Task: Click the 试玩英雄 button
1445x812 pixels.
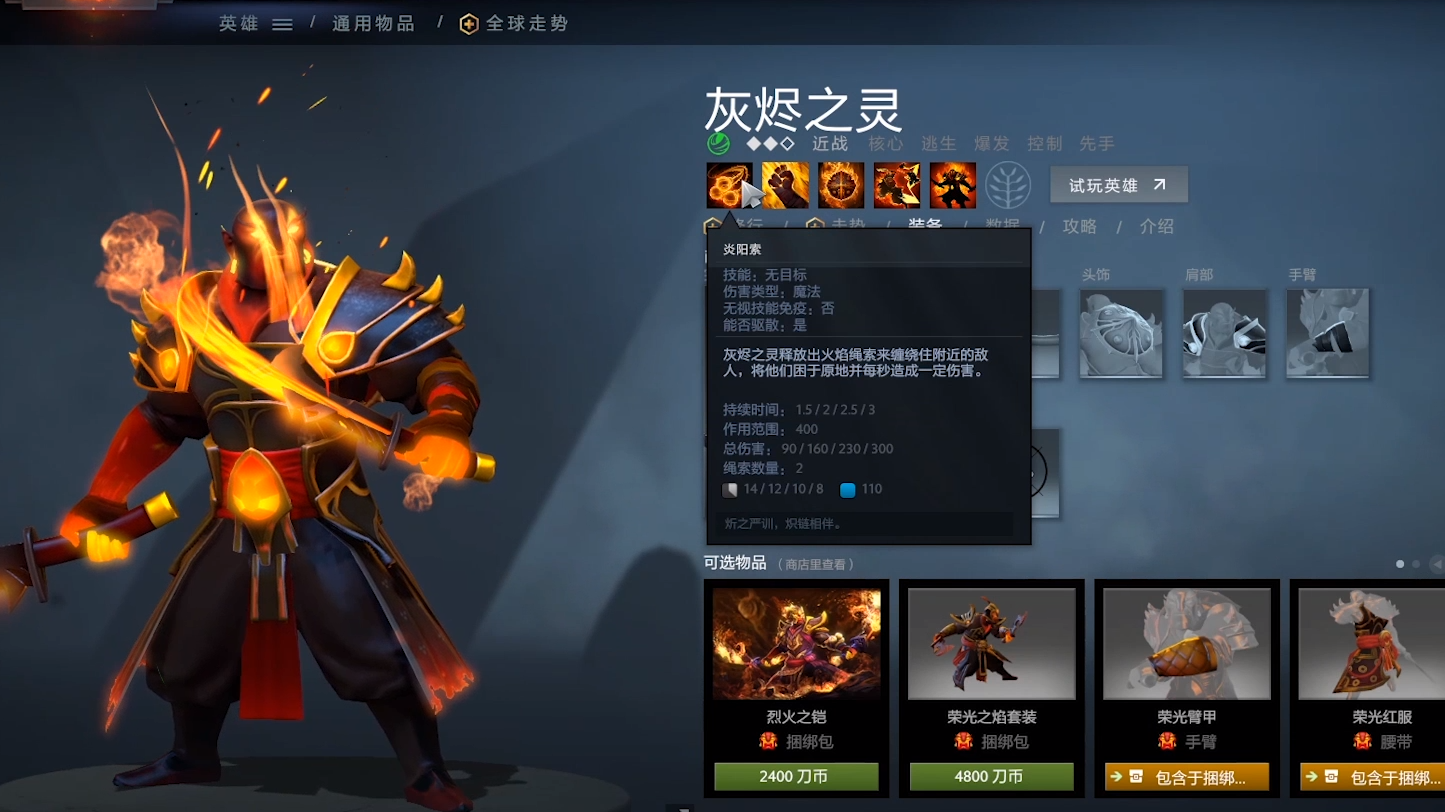Action: 1117,184
